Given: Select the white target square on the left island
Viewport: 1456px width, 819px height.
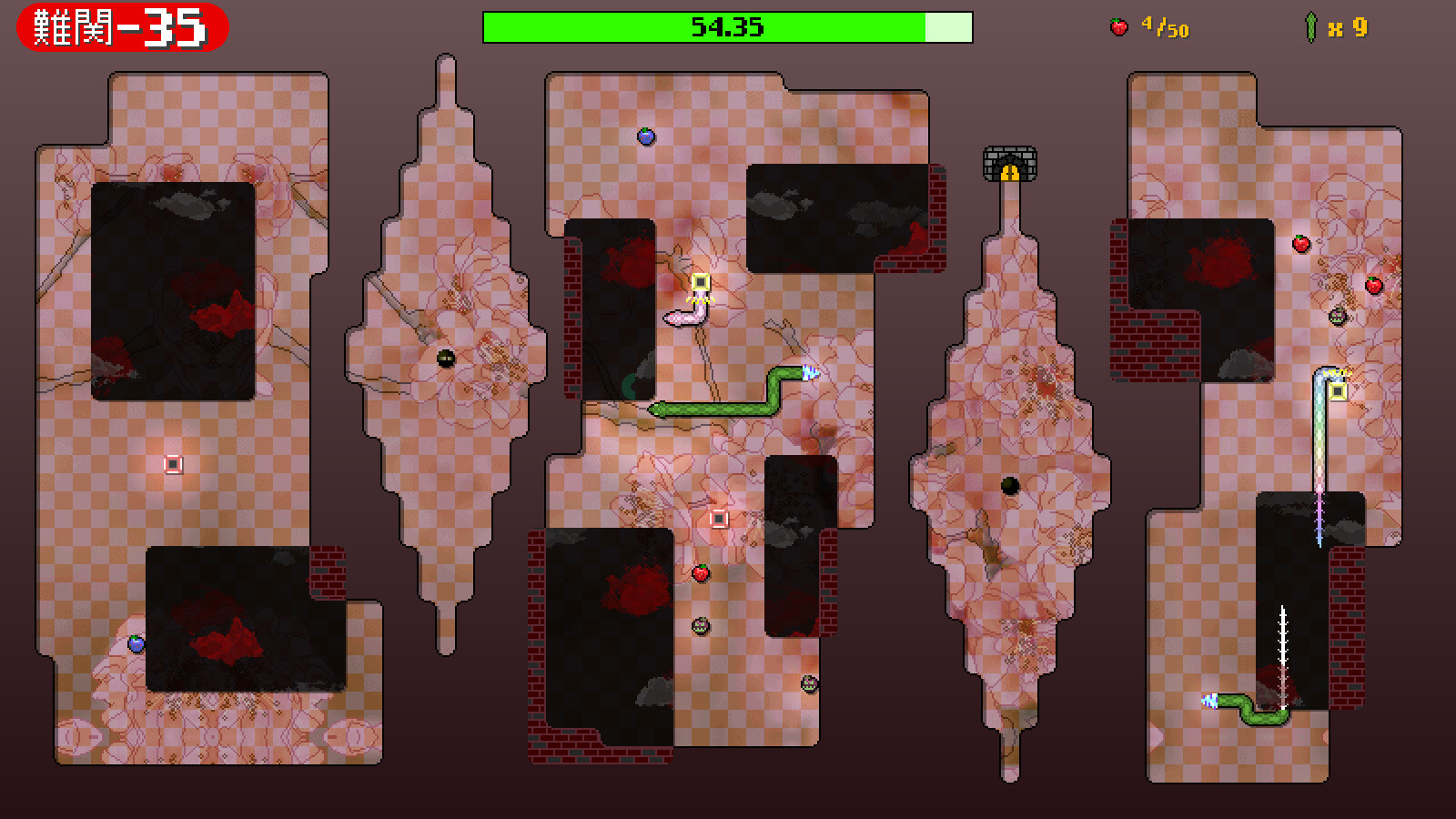Looking at the screenshot, I should pyautogui.click(x=174, y=466).
